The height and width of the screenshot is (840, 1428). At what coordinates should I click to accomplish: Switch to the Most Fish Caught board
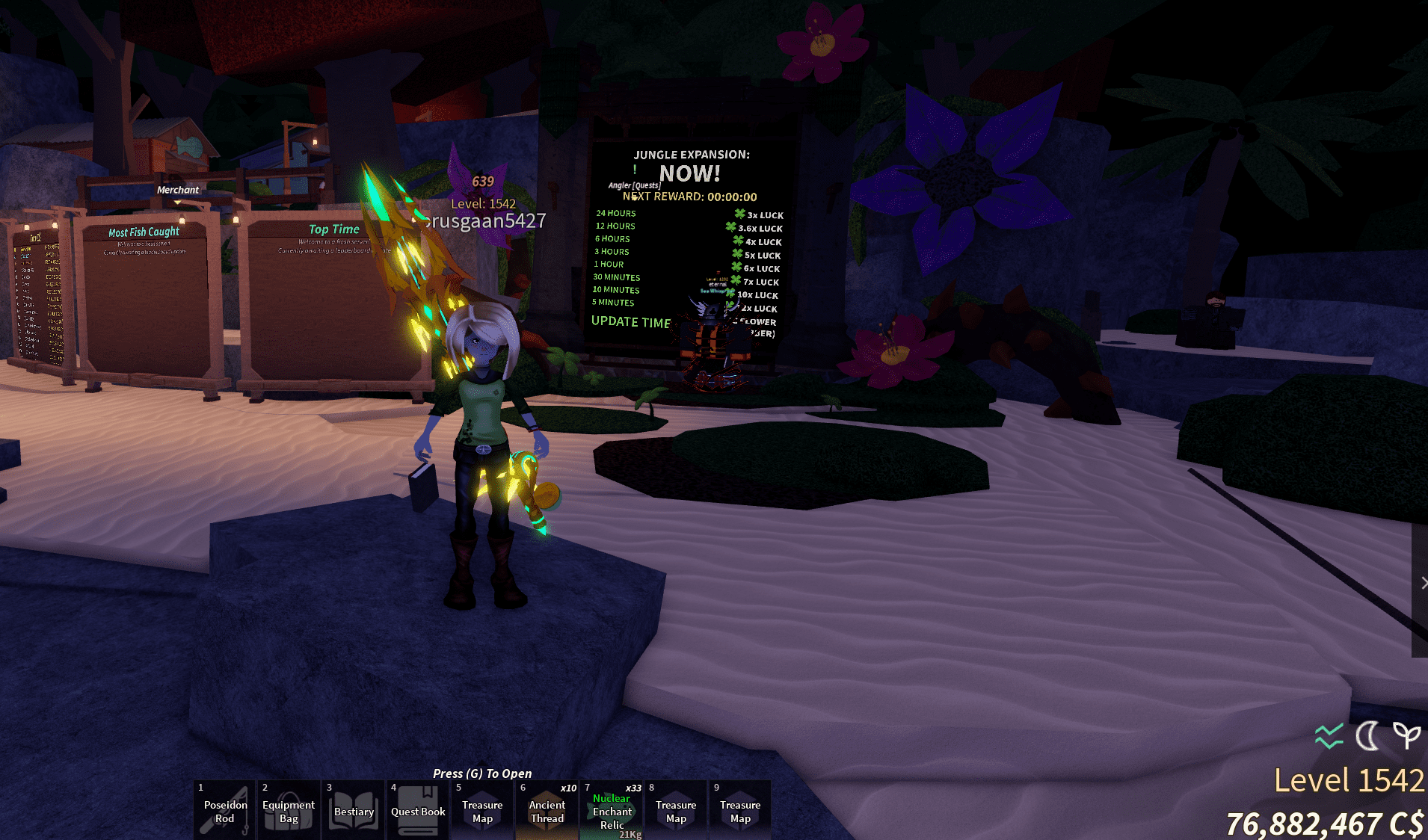[x=144, y=232]
